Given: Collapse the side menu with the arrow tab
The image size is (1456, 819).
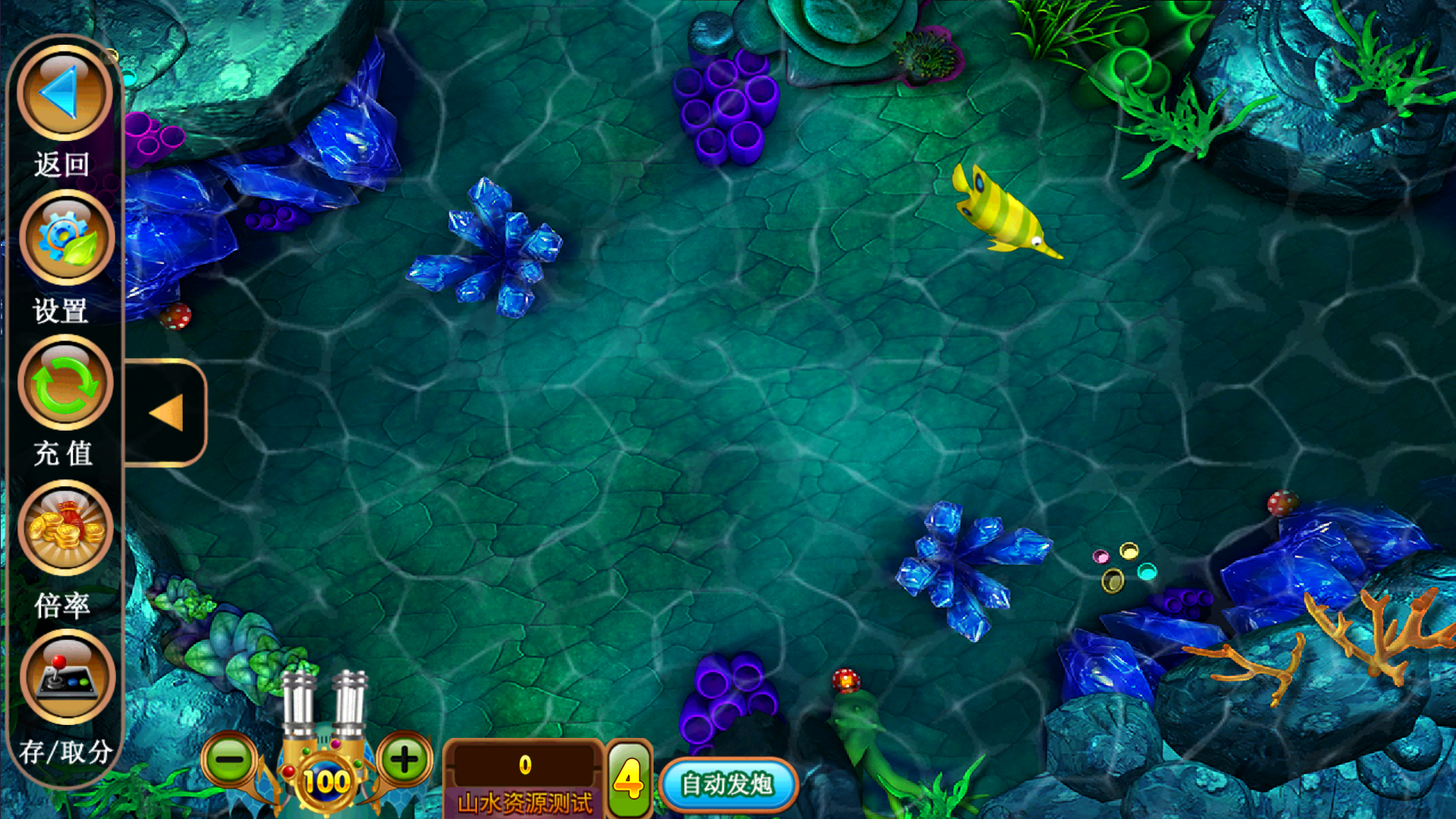Looking at the screenshot, I should point(167,413).
